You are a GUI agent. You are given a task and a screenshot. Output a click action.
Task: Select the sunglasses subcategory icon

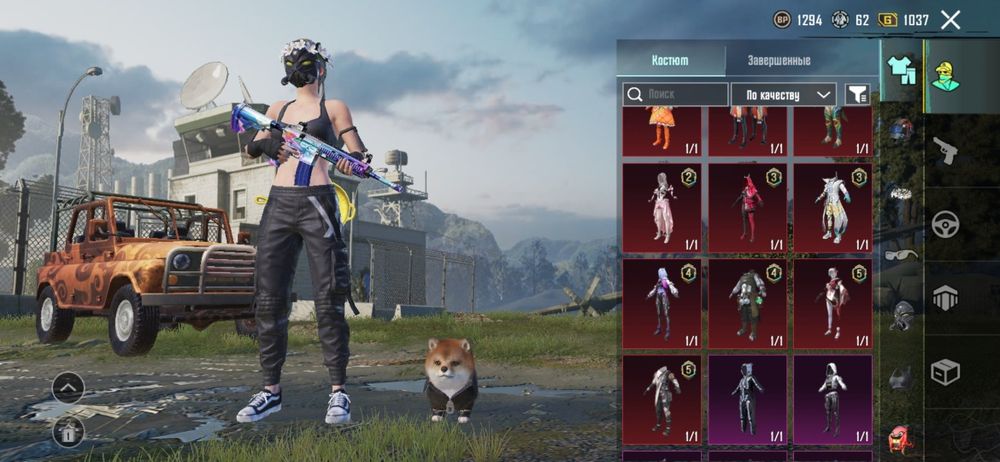902,254
